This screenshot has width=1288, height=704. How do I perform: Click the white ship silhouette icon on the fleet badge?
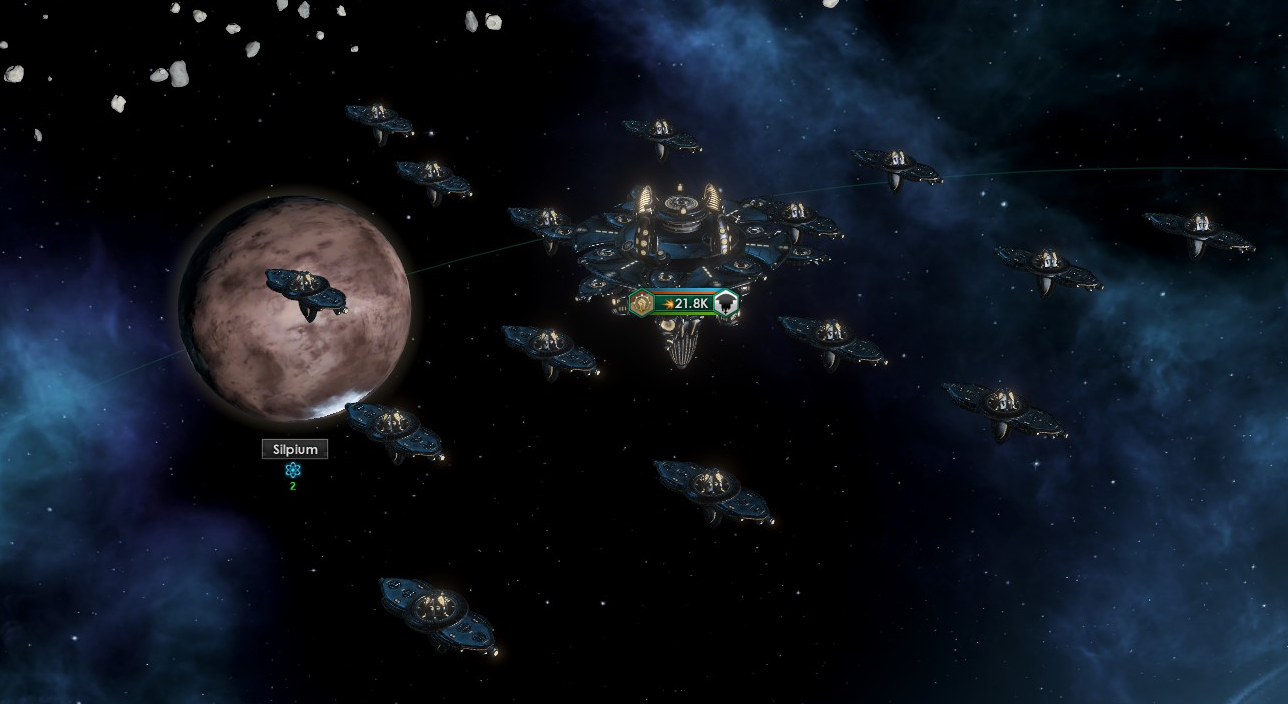[727, 302]
